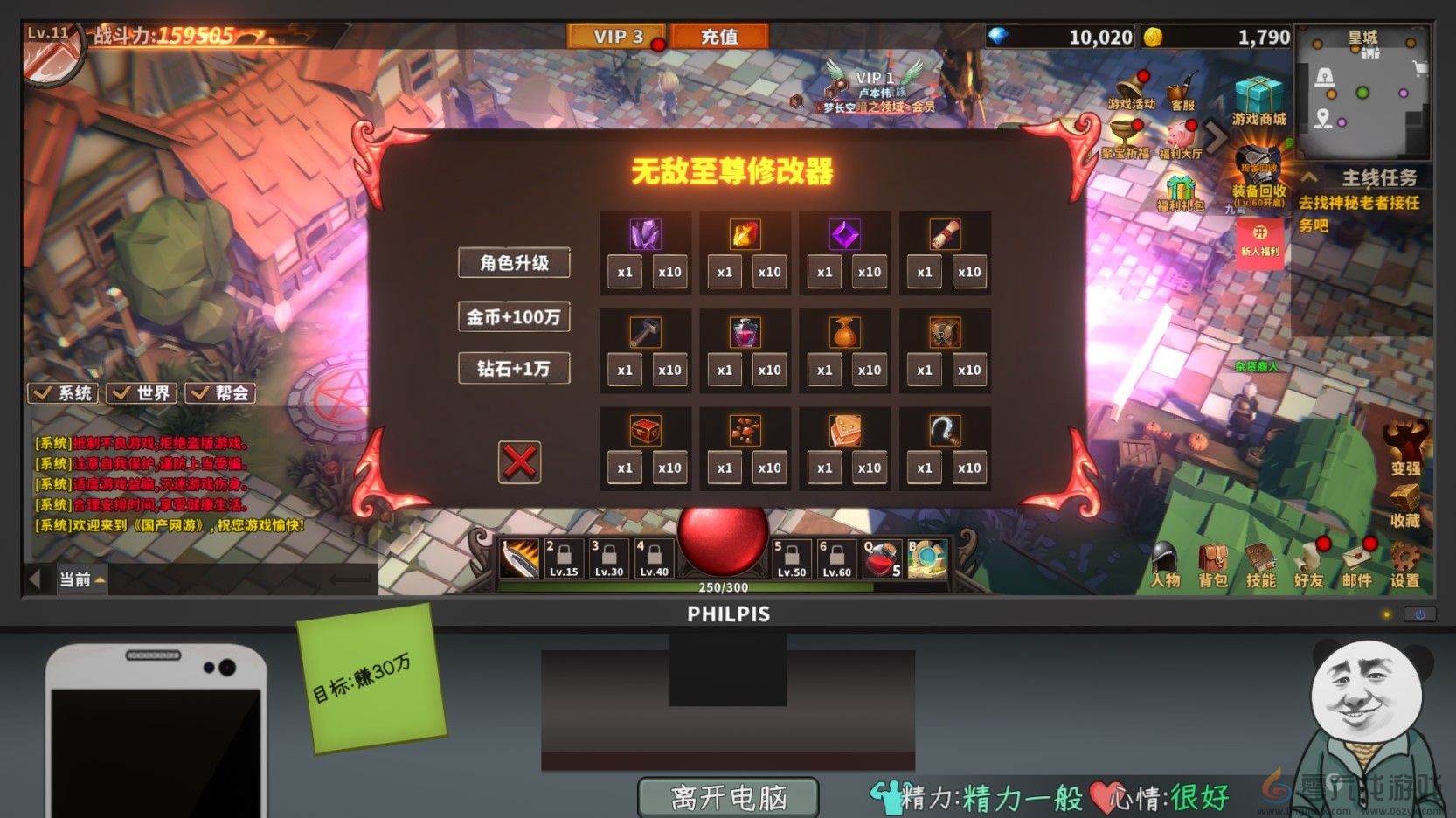Screen dimensions: 1456x818
Task: Toggle the 系统 chat channel checkbox
Action: [x=61, y=393]
